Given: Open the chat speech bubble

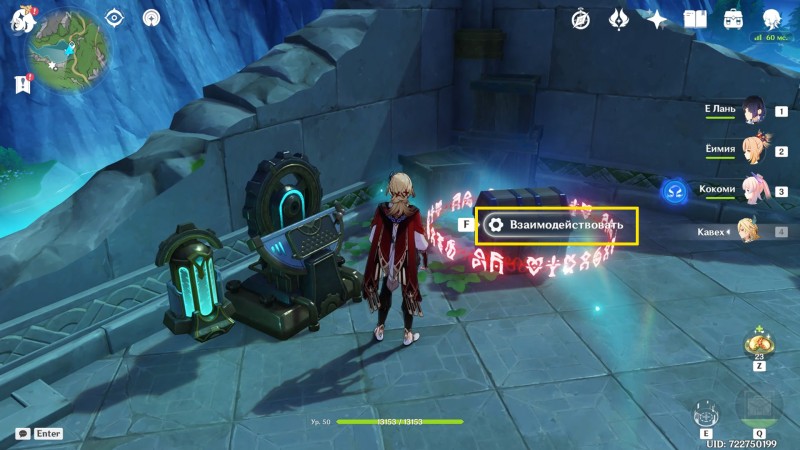Looking at the screenshot, I should pos(22,434).
